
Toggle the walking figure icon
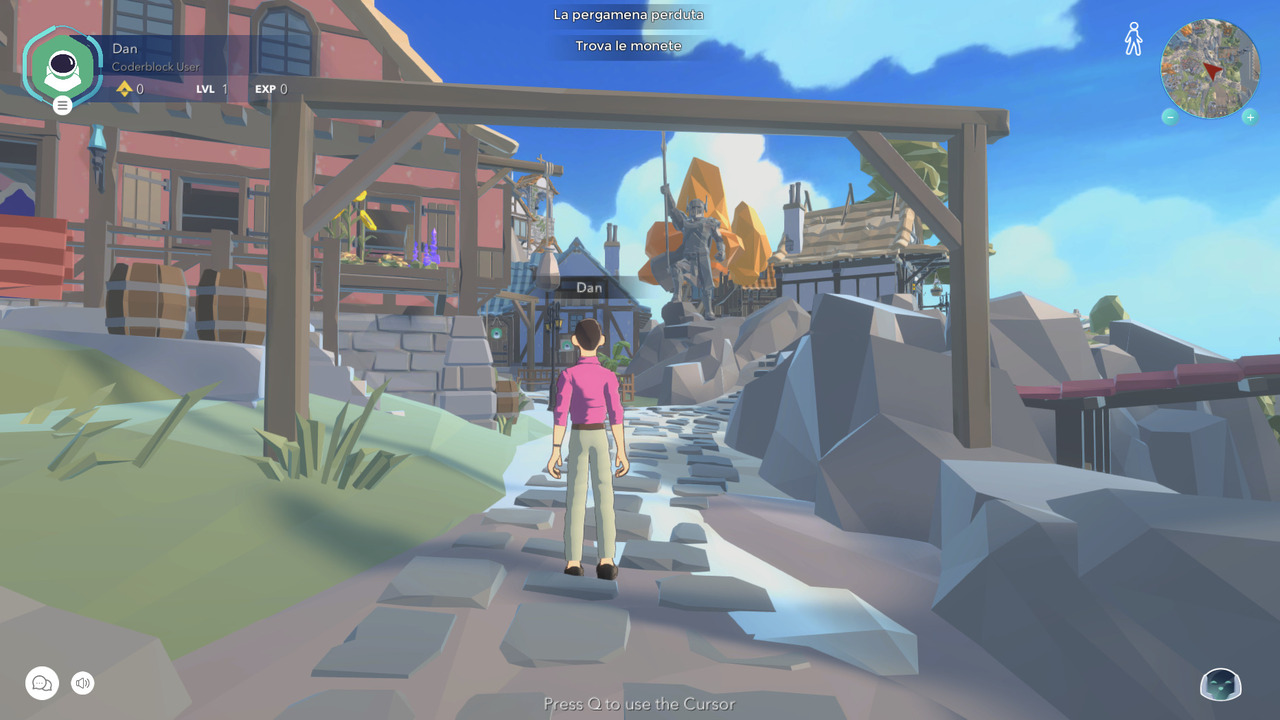[1133, 39]
